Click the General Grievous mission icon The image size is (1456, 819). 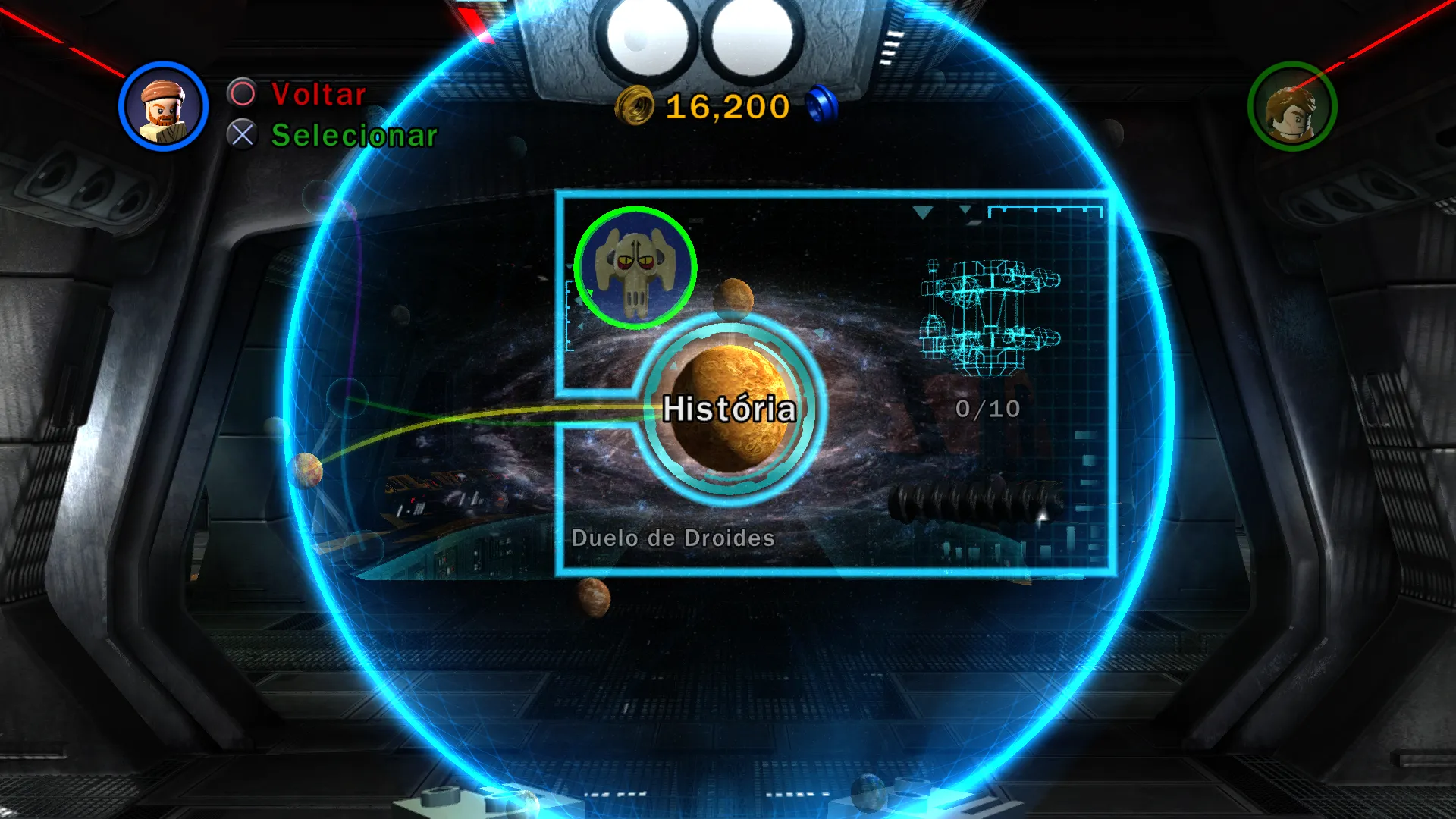[635, 268]
